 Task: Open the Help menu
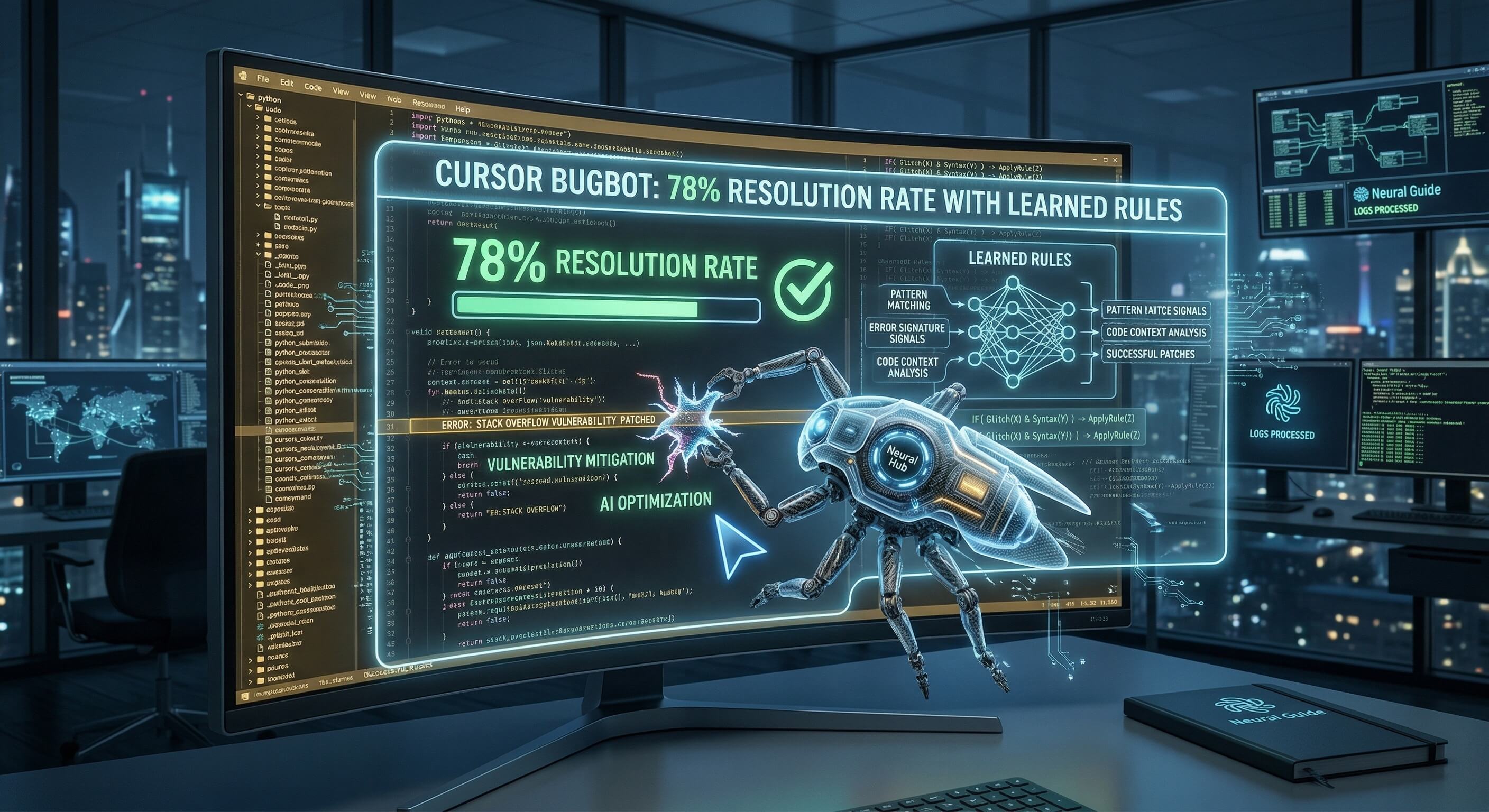pyautogui.click(x=463, y=109)
